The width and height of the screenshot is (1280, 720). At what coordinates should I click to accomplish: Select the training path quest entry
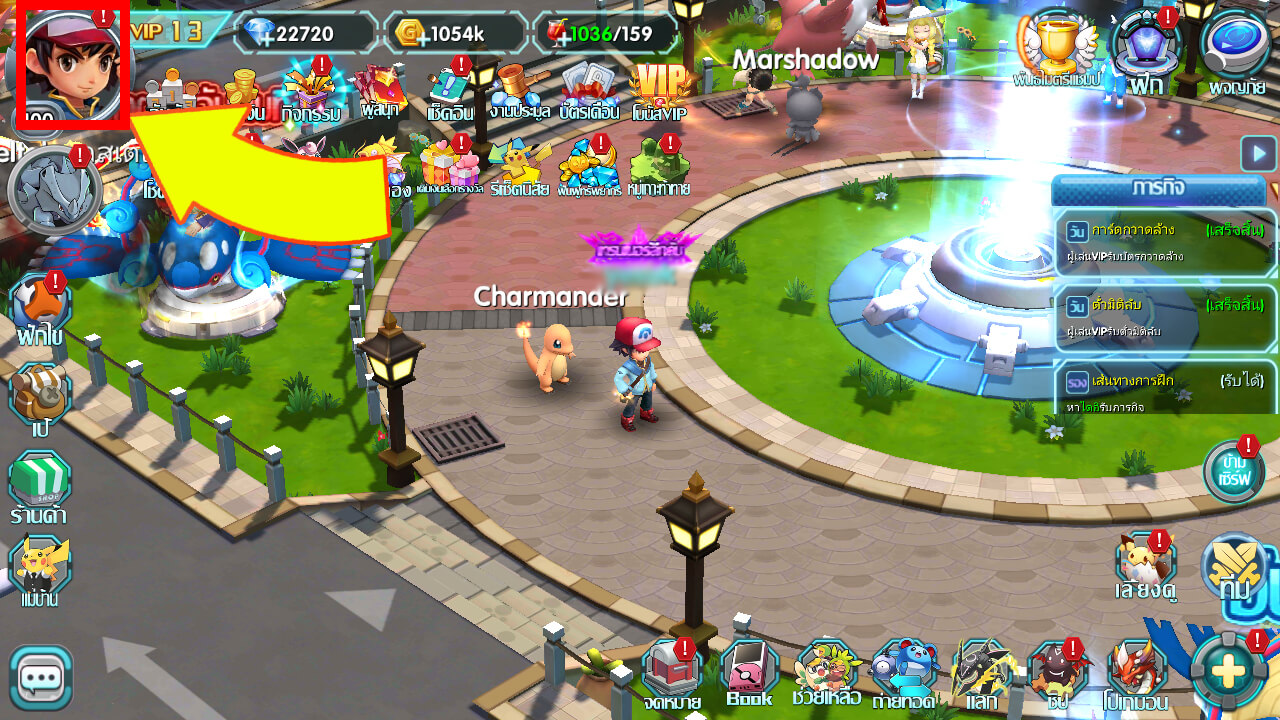point(1165,388)
